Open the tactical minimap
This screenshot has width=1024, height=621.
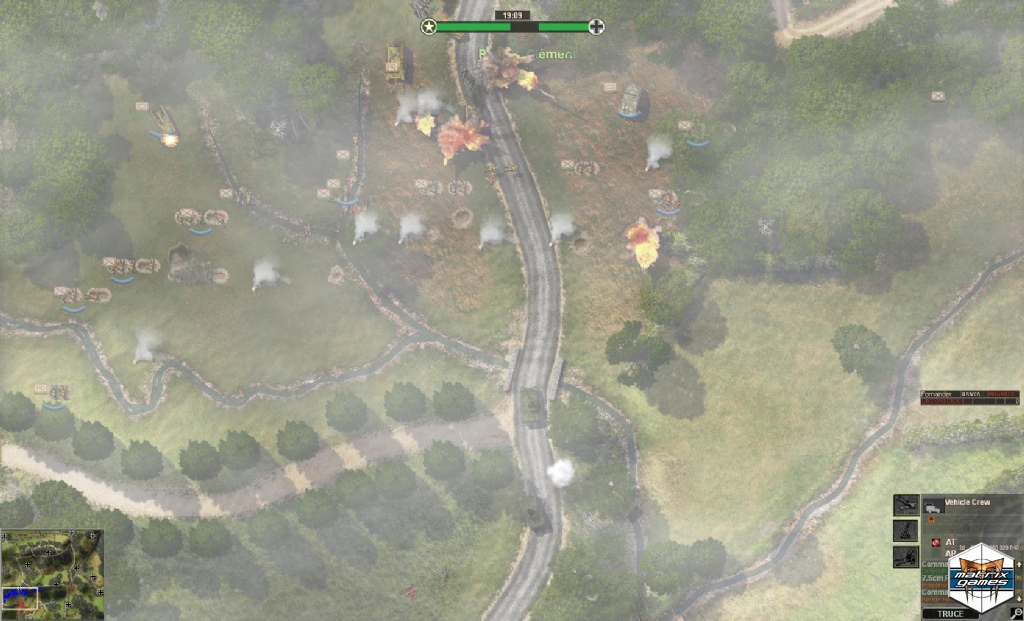(x=52, y=574)
